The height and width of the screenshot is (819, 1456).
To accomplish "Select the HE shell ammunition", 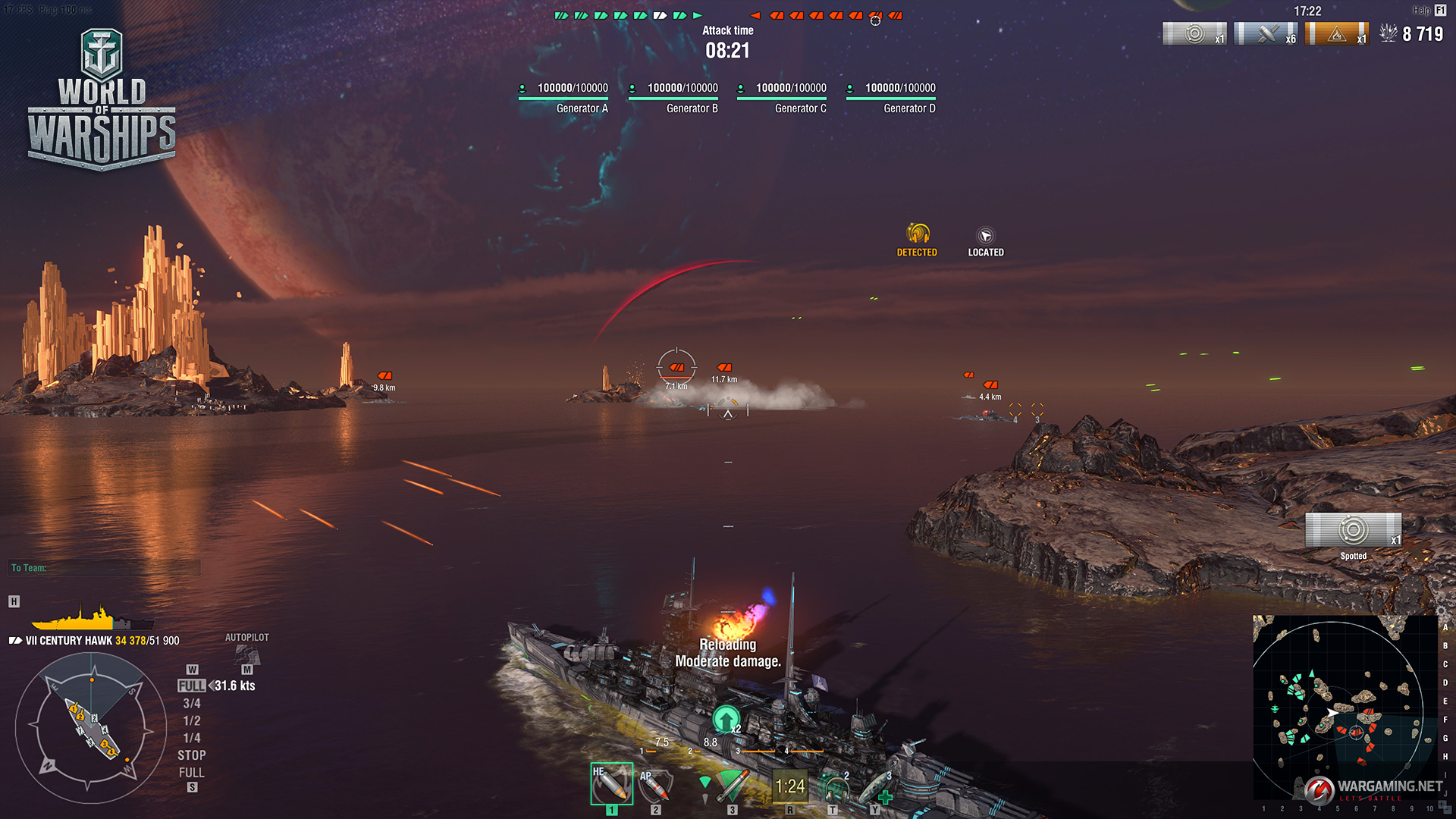I will [x=611, y=784].
